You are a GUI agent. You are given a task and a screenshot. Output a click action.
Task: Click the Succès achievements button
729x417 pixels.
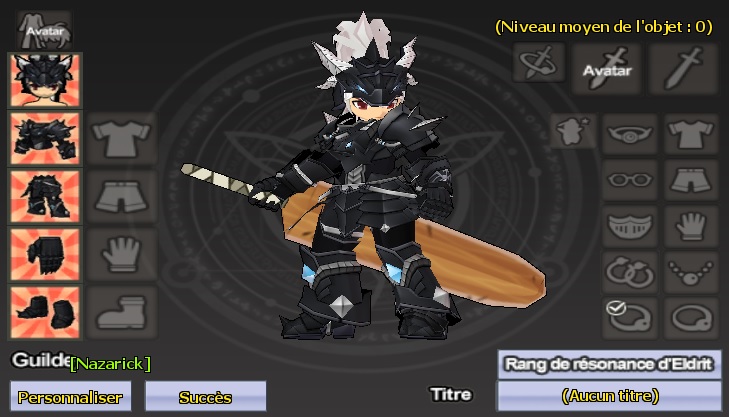click(205, 396)
